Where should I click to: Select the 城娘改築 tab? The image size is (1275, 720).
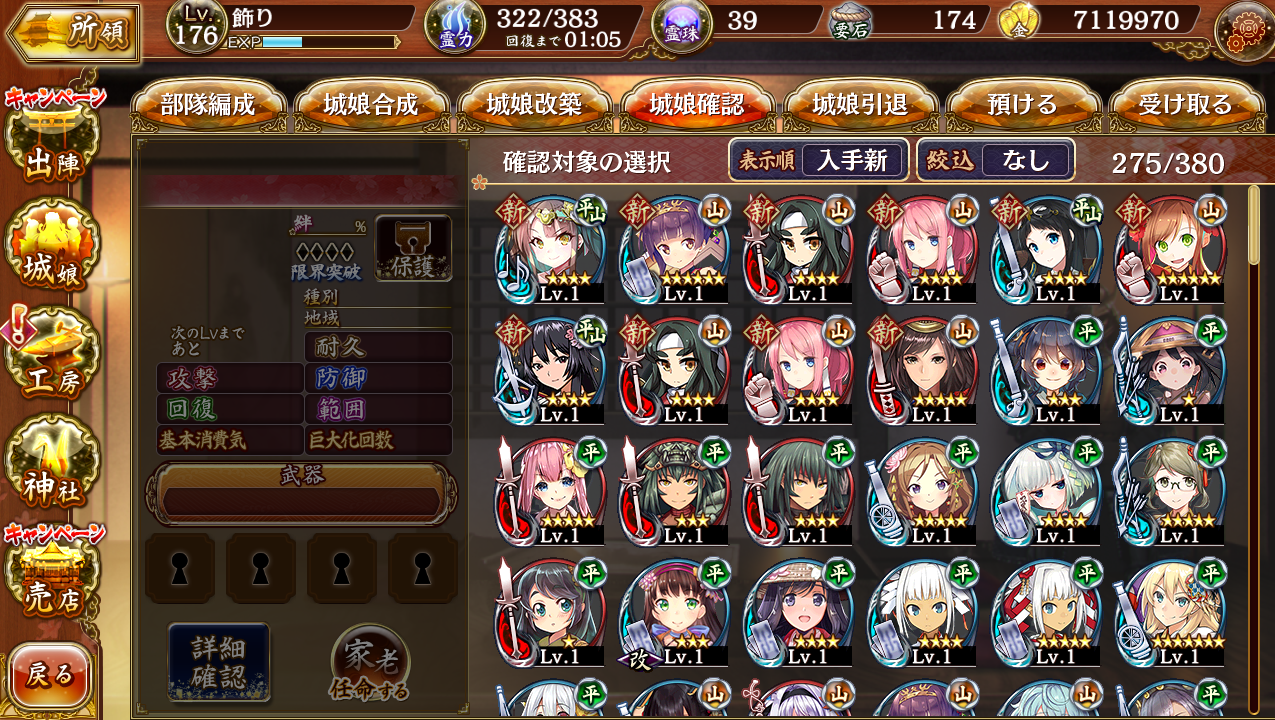pos(534,105)
